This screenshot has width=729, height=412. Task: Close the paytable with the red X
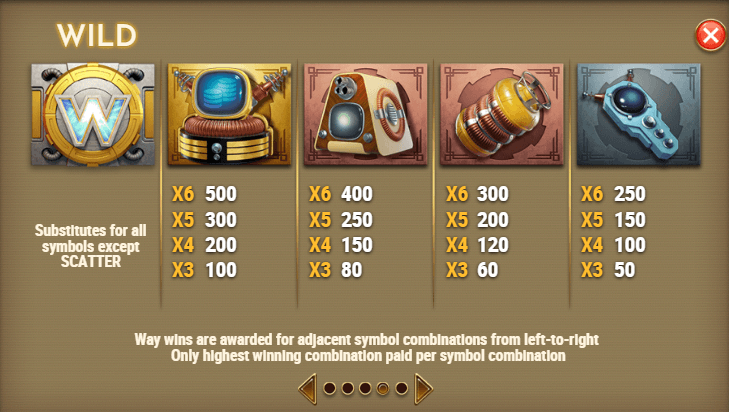coord(709,37)
